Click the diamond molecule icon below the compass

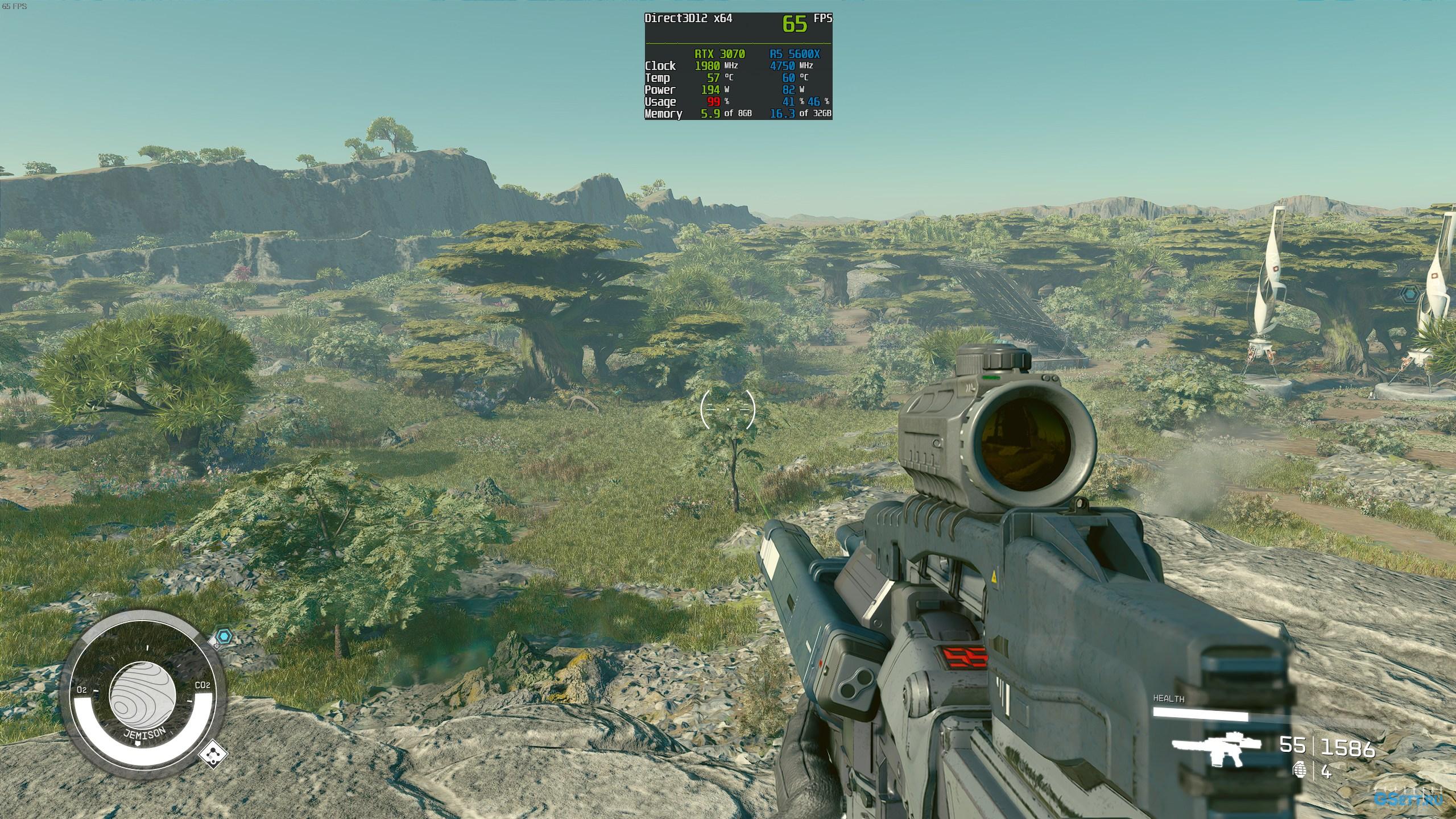(x=214, y=755)
